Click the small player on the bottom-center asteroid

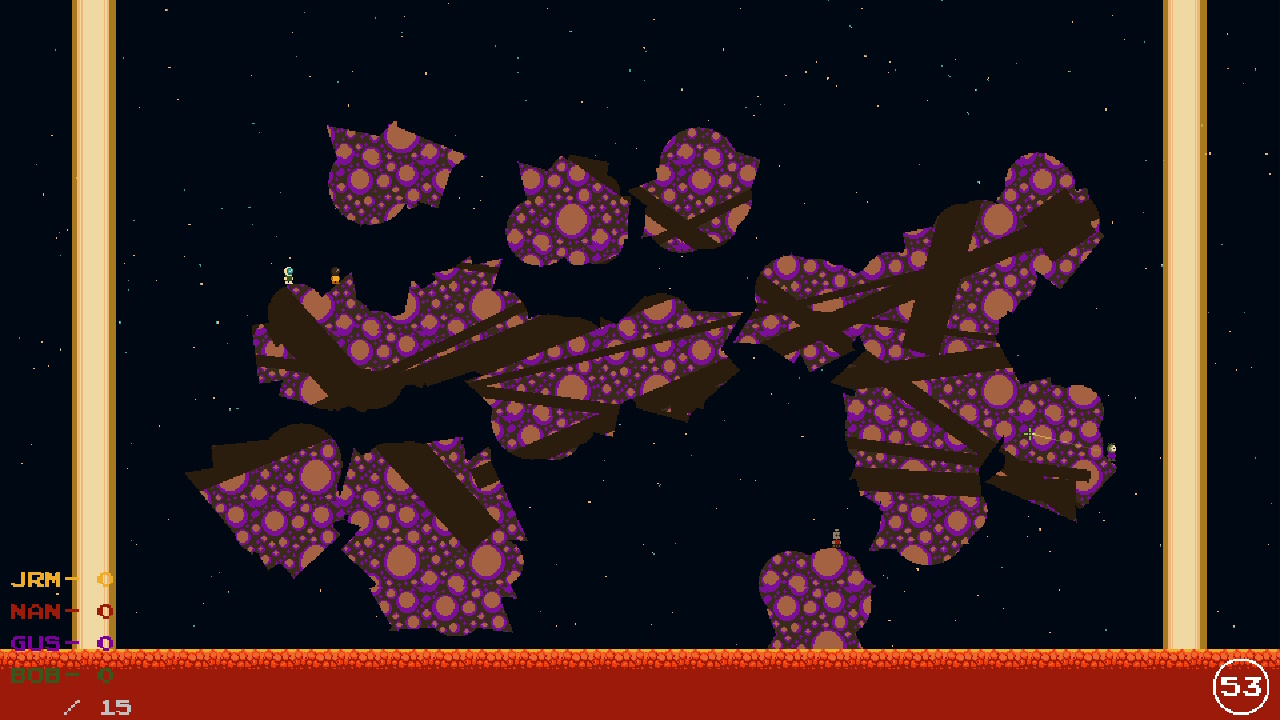coord(837,538)
